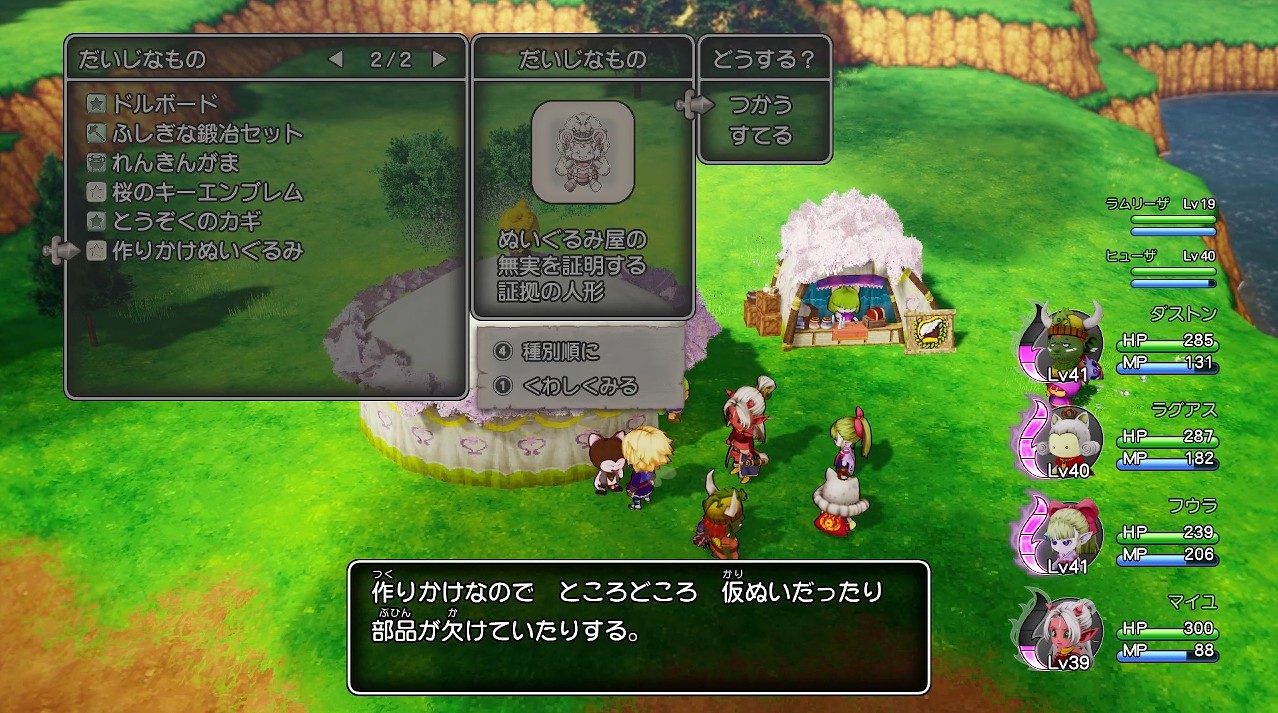The image size is (1278, 713).
Task: Sort items with 種別順に option
Action: 574,352
